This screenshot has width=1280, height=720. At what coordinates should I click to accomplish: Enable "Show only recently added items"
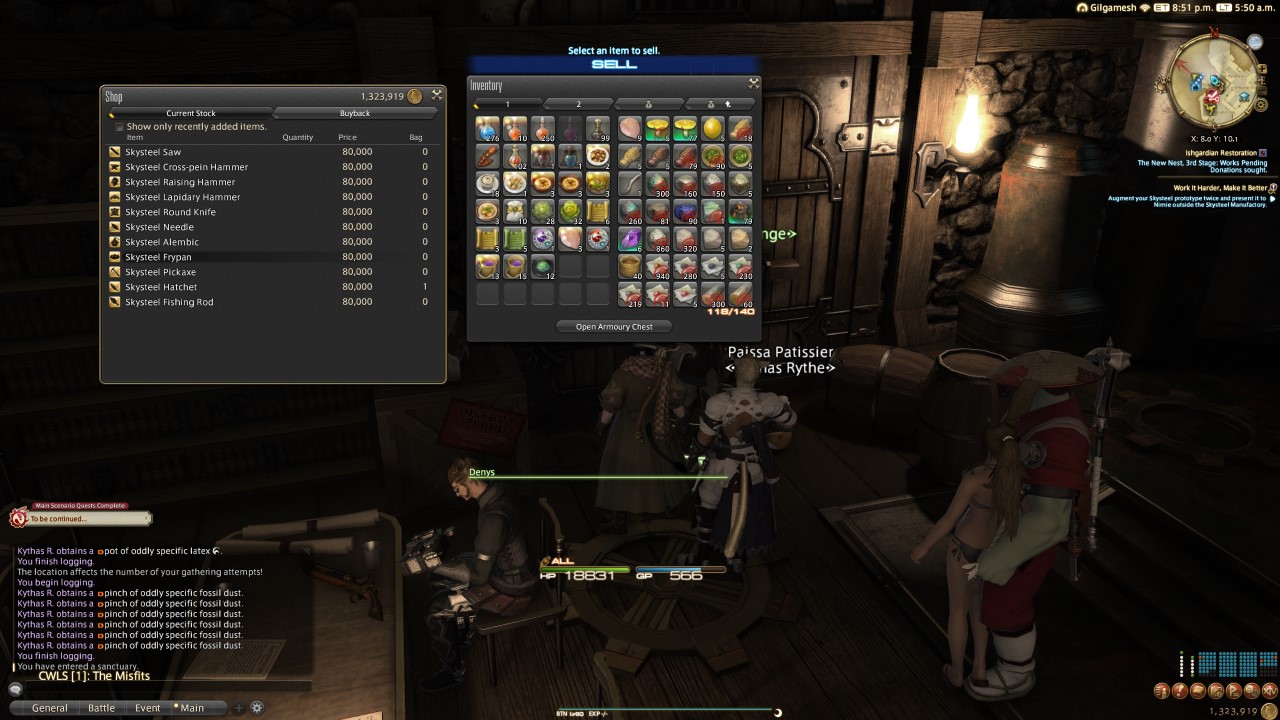tap(118, 126)
